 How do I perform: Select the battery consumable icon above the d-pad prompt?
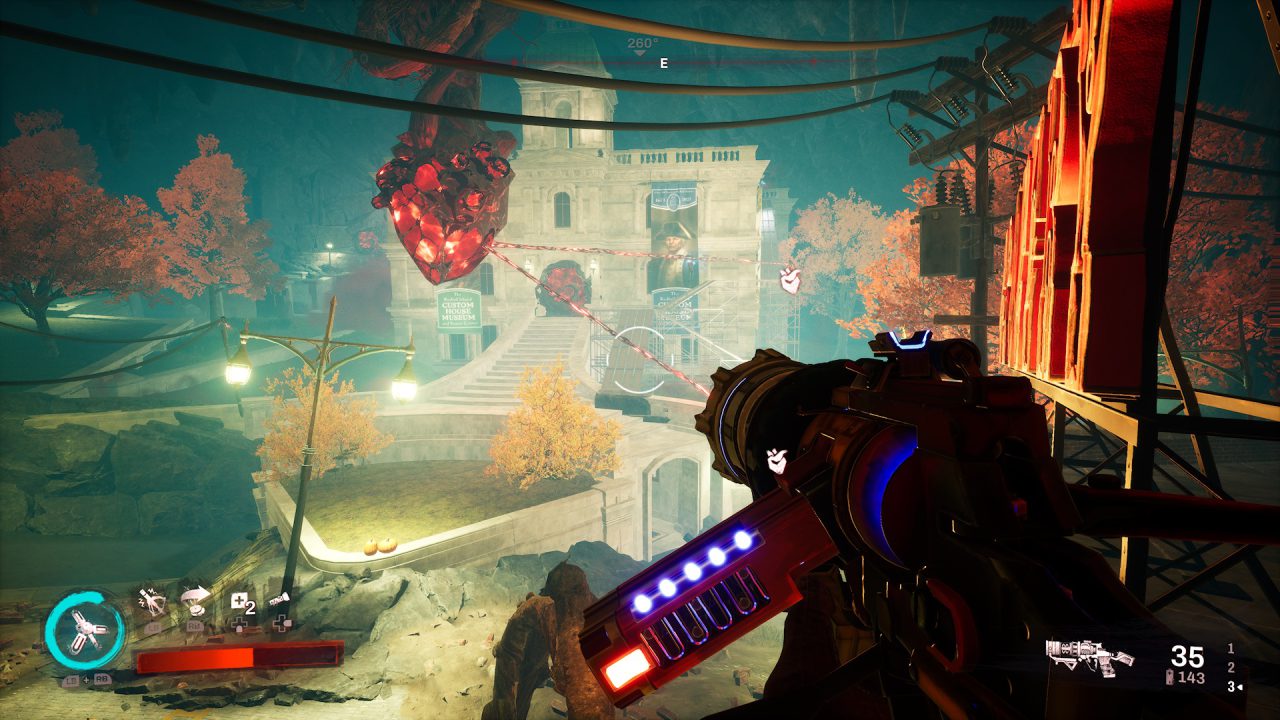[x=280, y=601]
